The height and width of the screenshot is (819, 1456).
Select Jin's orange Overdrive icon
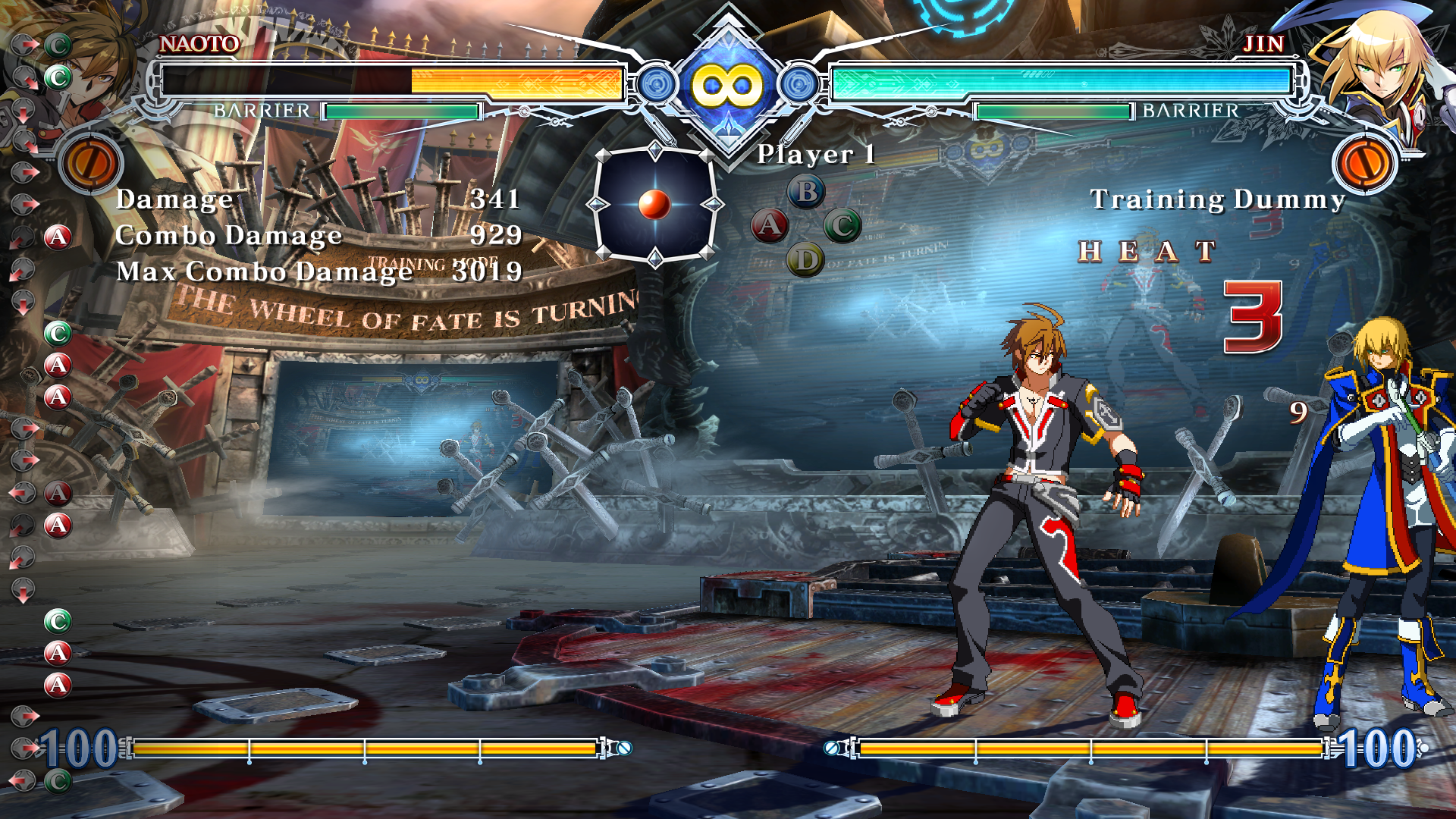1364,163
